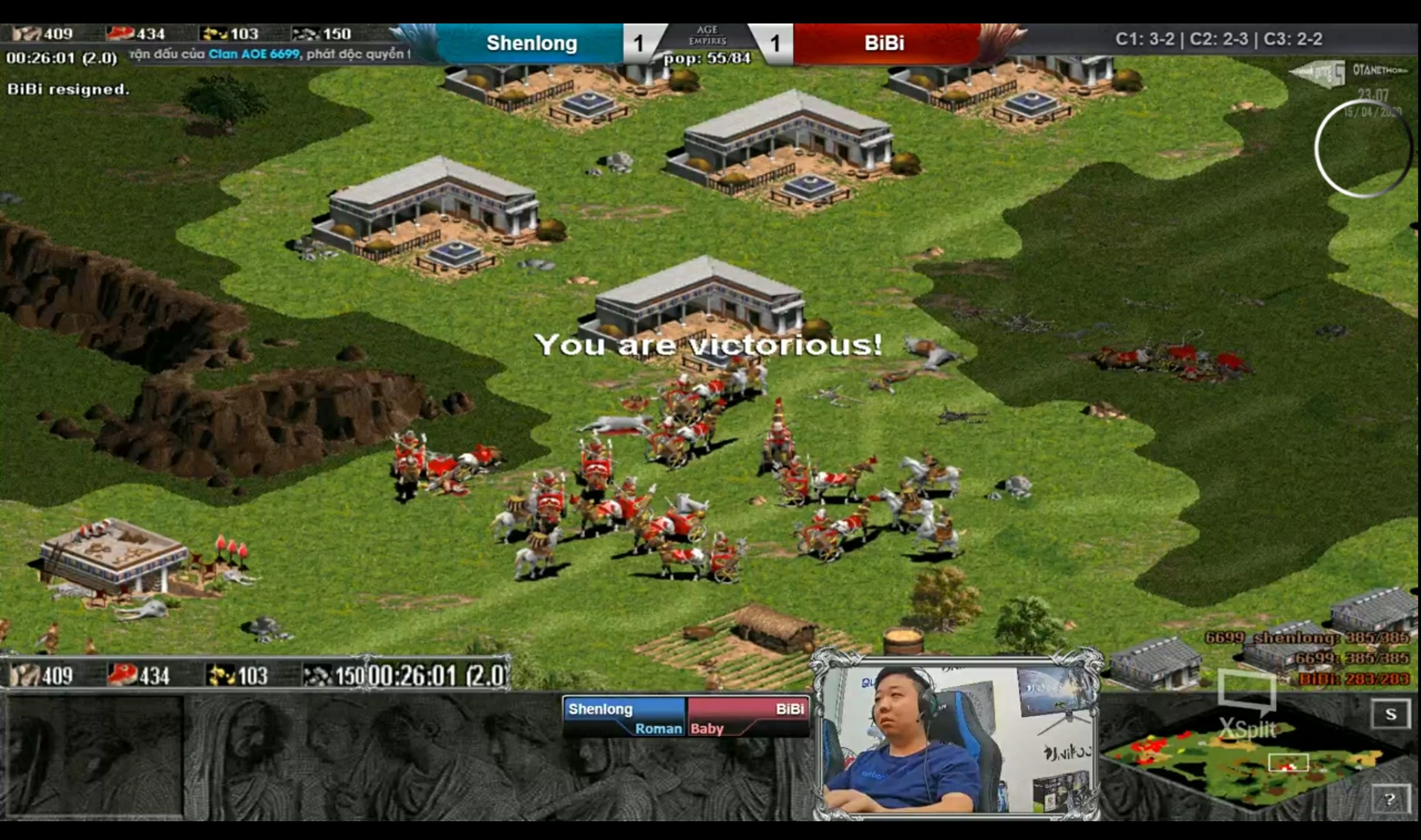The image size is (1421, 840).
Task: Toggle the score display with the S button
Action: pos(1391,713)
